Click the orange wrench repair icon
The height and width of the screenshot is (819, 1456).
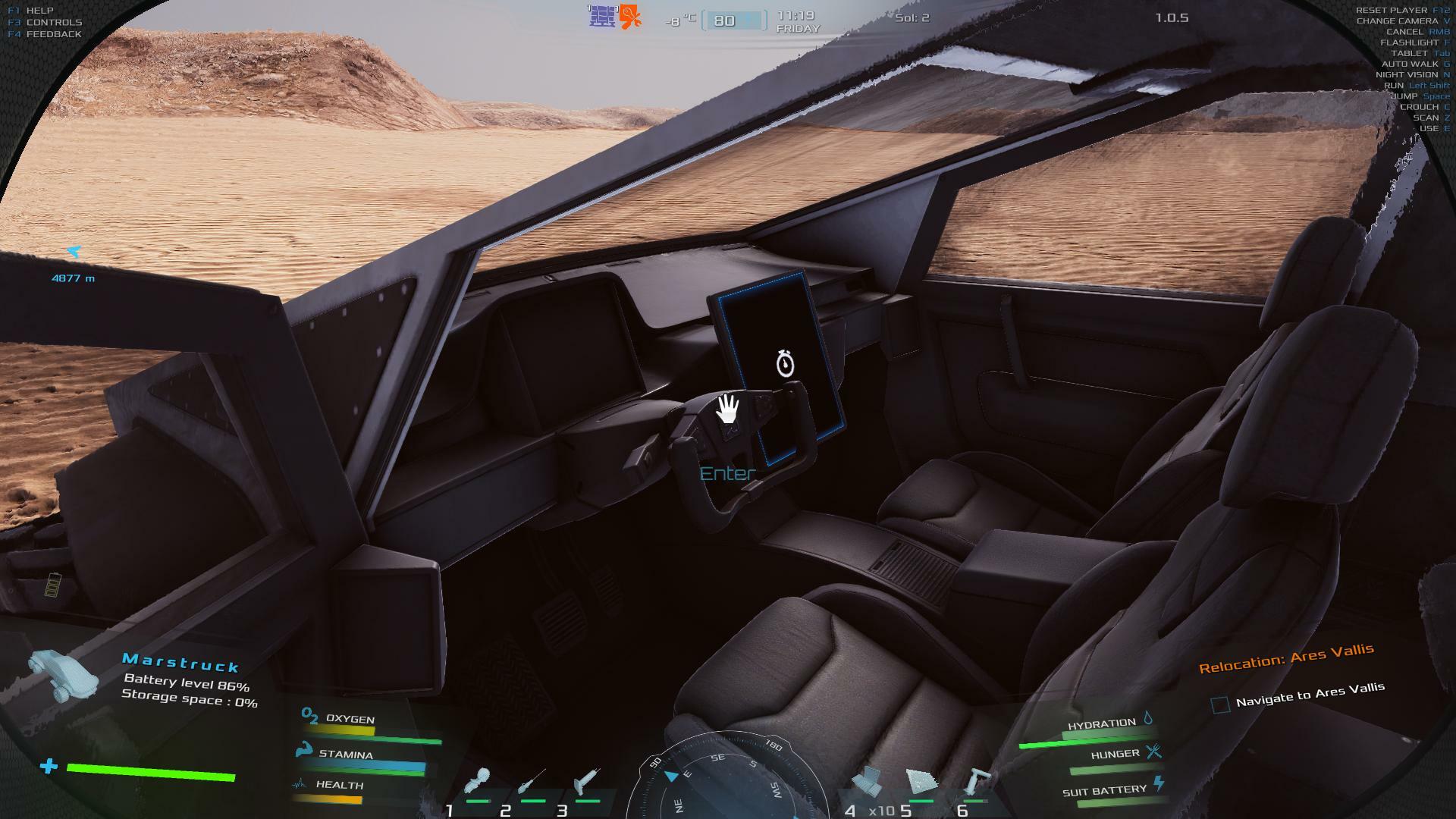630,17
